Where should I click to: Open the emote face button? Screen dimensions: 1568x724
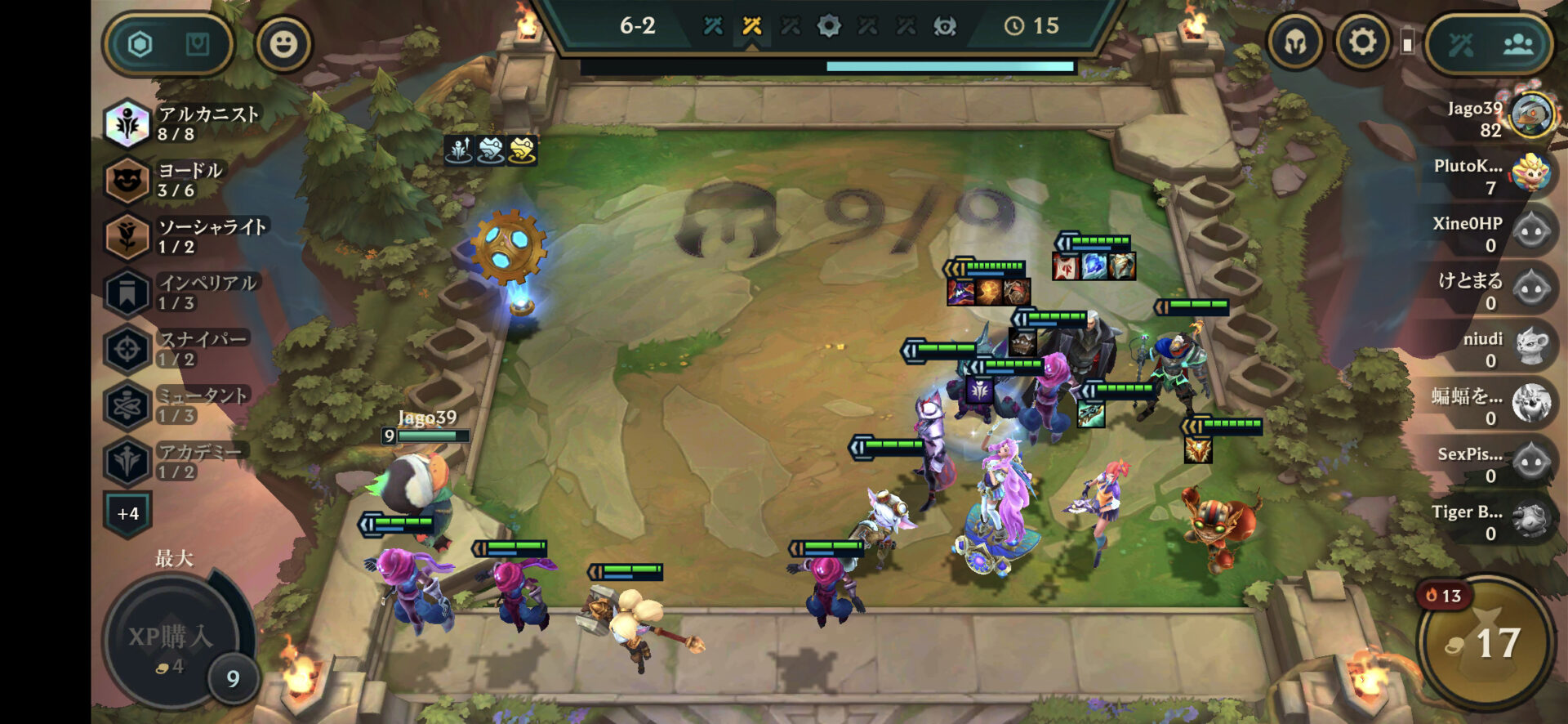[x=283, y=43]
